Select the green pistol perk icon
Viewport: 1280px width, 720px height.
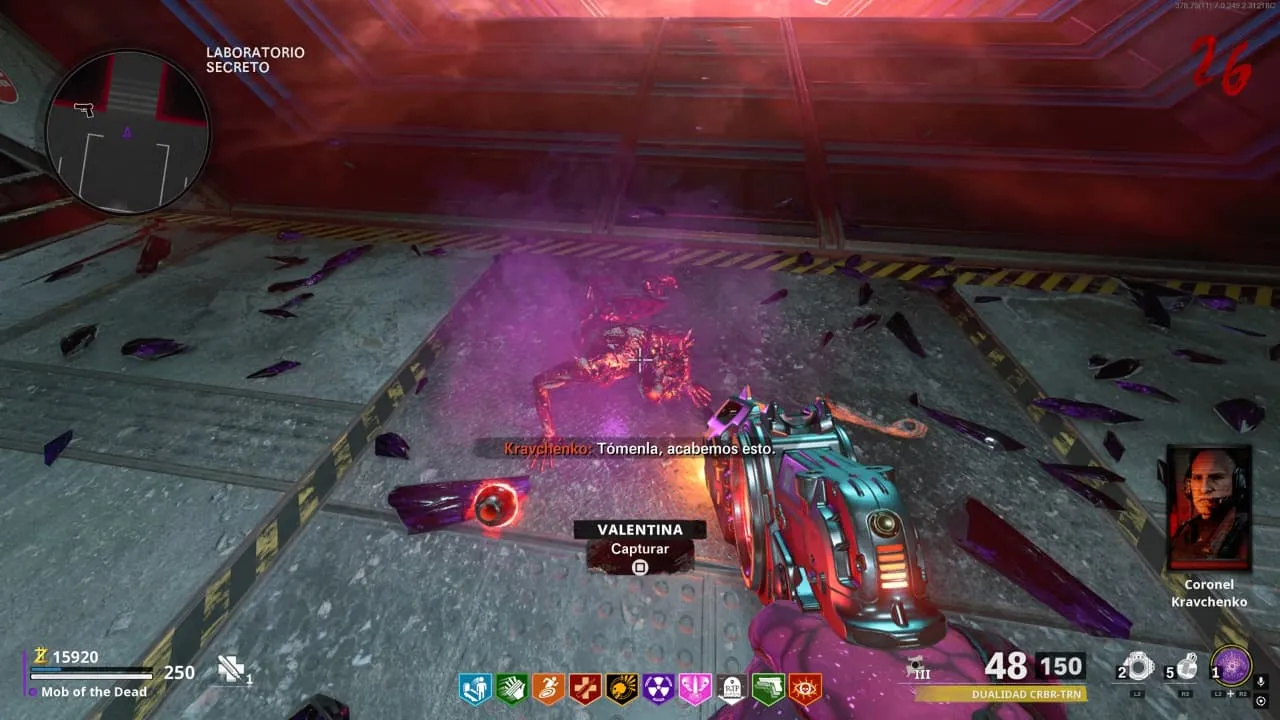pyautogui.click(x=768, y=688)
